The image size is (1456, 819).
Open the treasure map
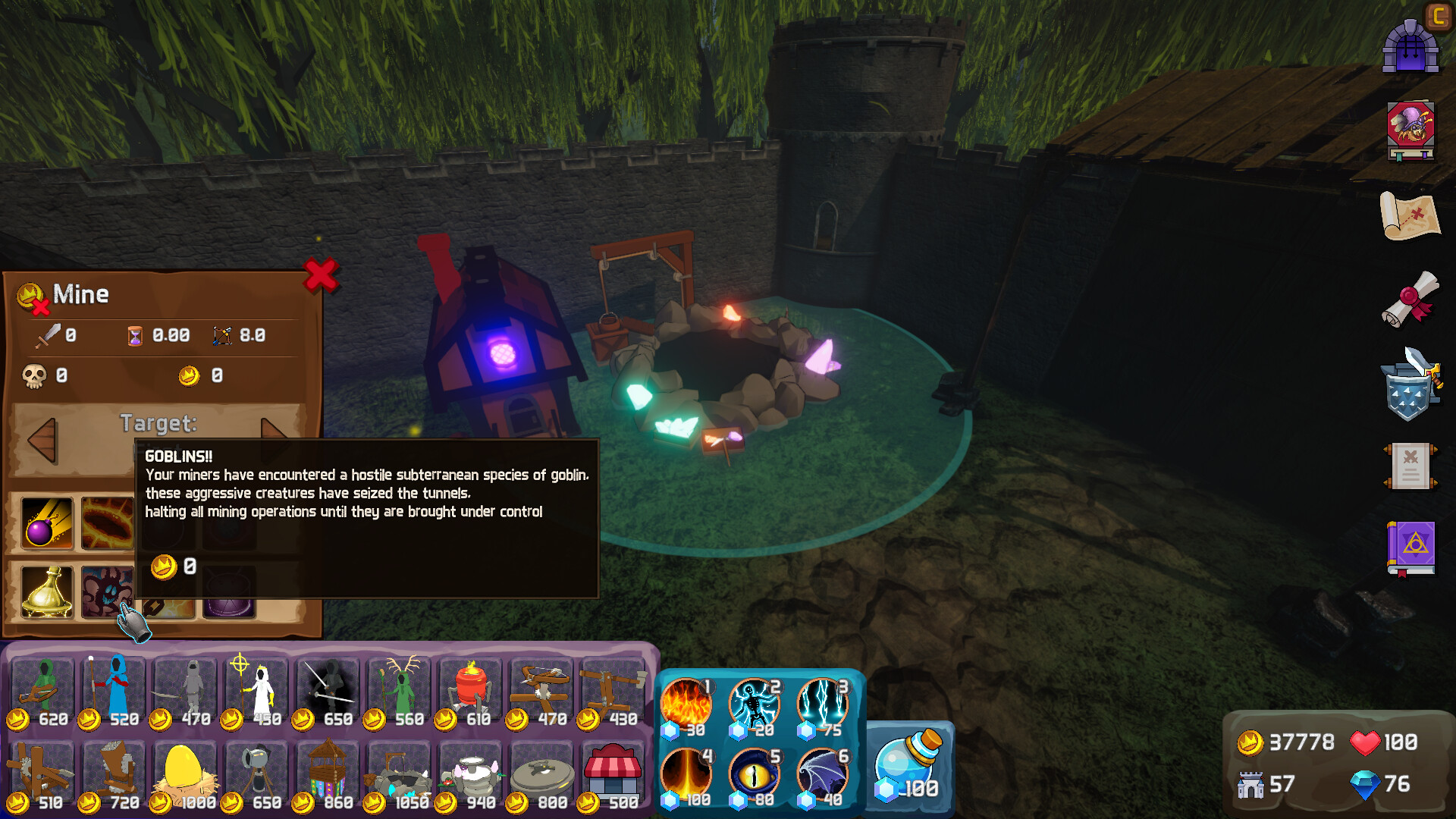(x=1410, y=215)
